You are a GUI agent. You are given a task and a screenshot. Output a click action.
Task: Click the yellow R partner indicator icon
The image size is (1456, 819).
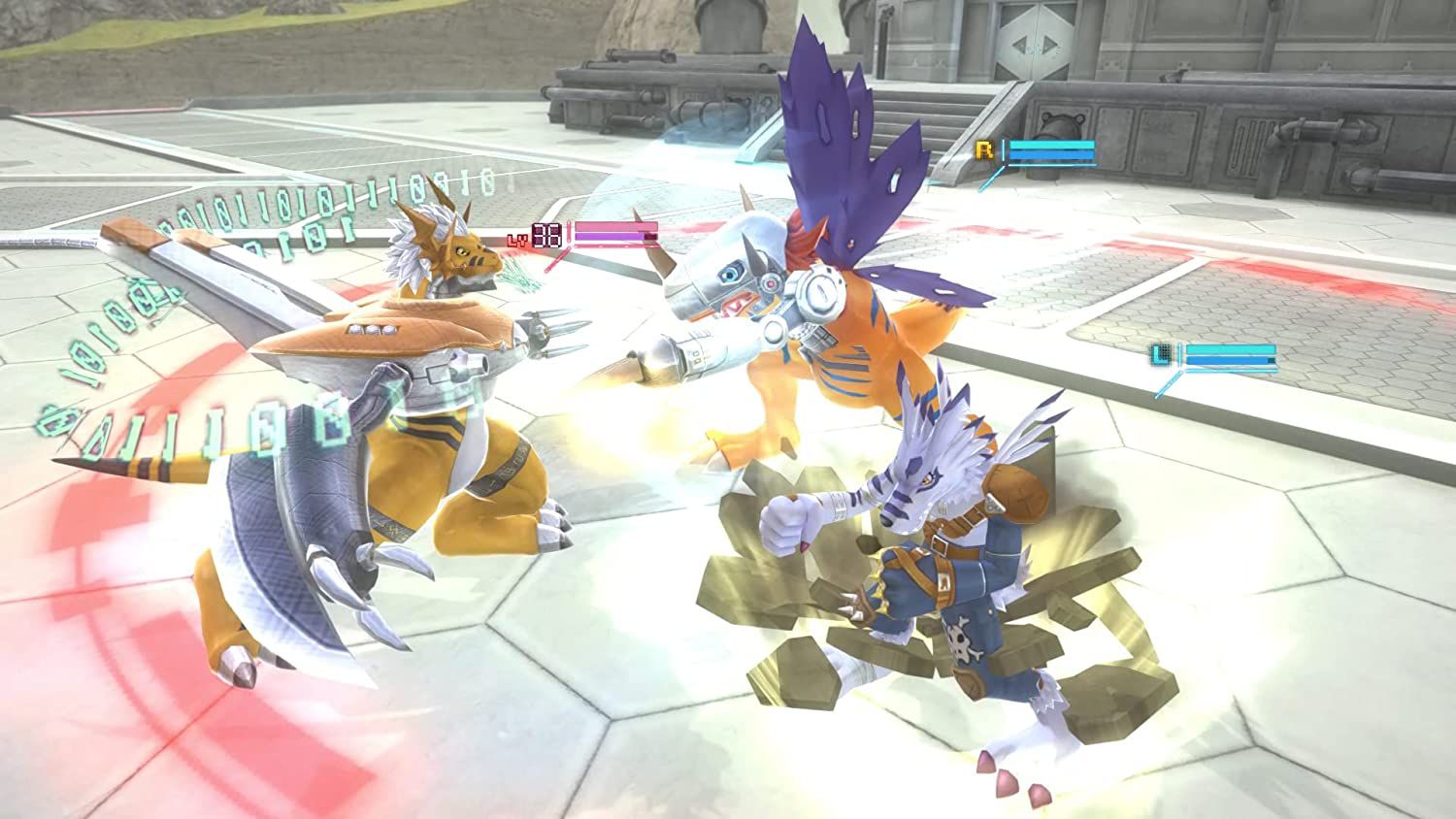click(983, 148)
